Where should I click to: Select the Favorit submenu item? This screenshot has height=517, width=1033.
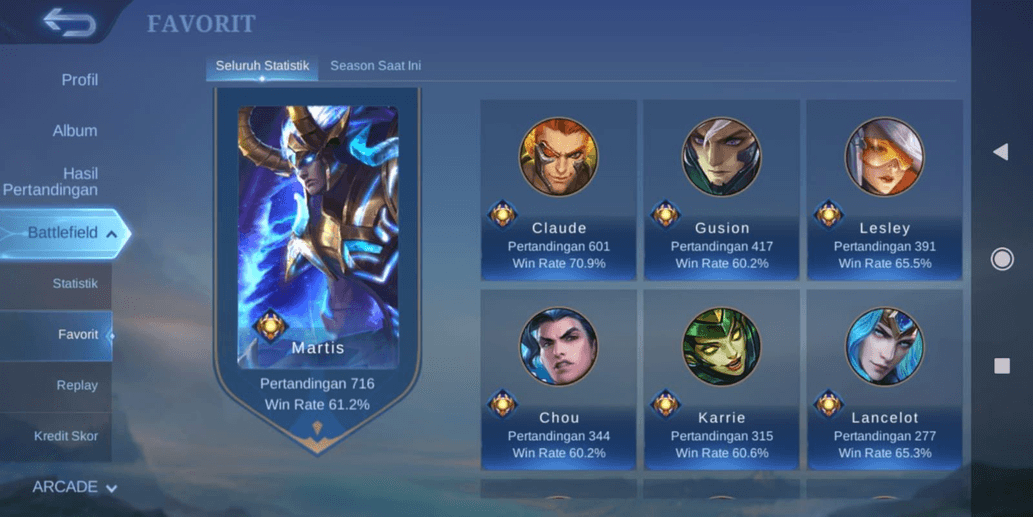pyautogui.click(x=77, y=335)
